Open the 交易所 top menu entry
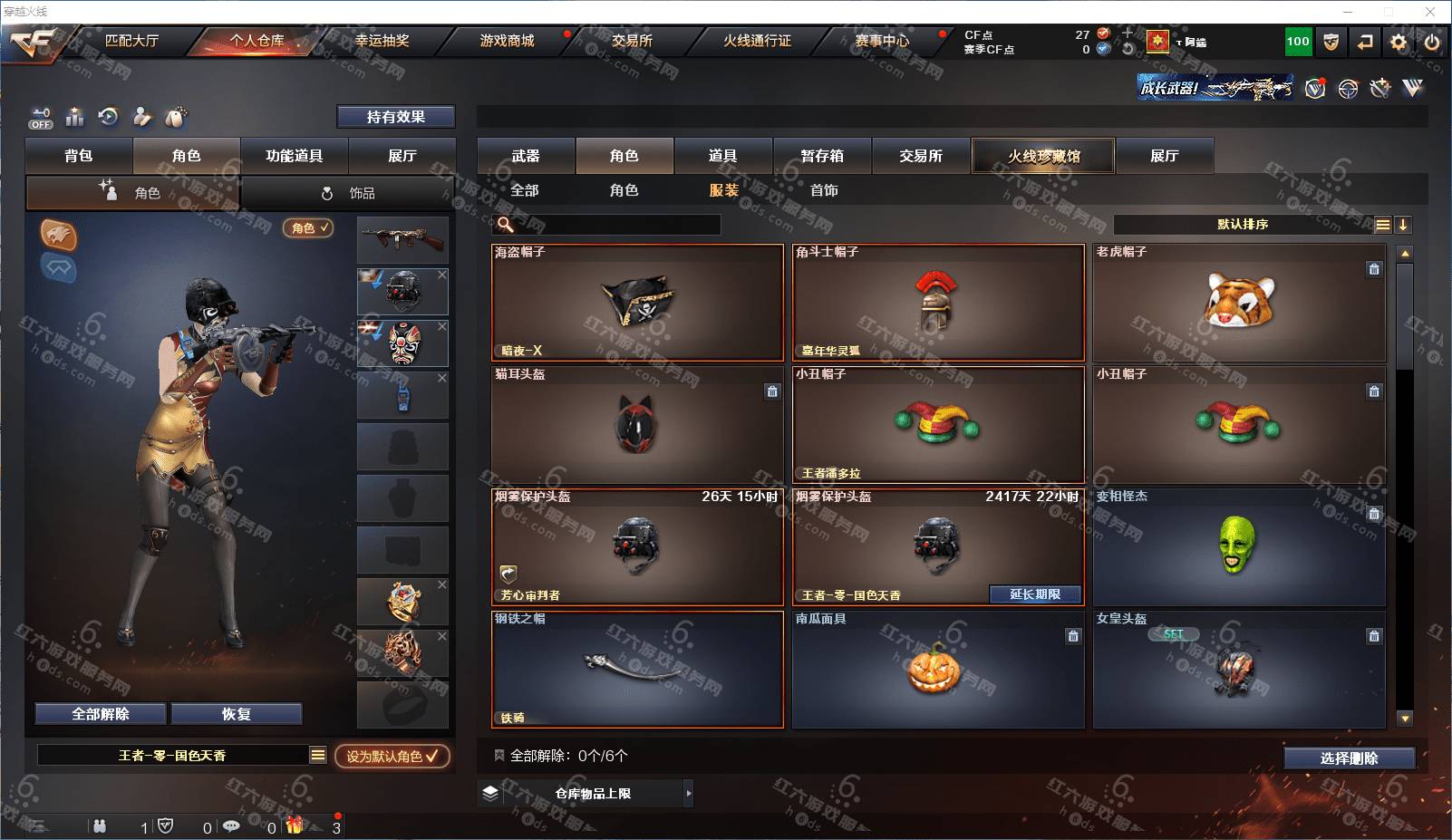The width and height of the screenshot is (1452, 840). (x=632, y=41)
